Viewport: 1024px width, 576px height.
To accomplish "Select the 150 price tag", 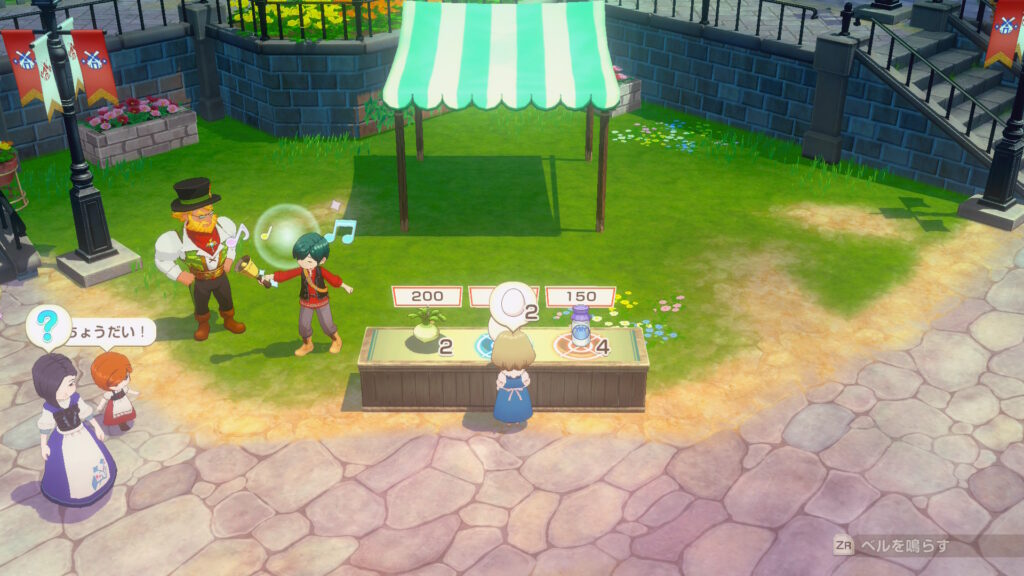I will [x=578, y=296].
